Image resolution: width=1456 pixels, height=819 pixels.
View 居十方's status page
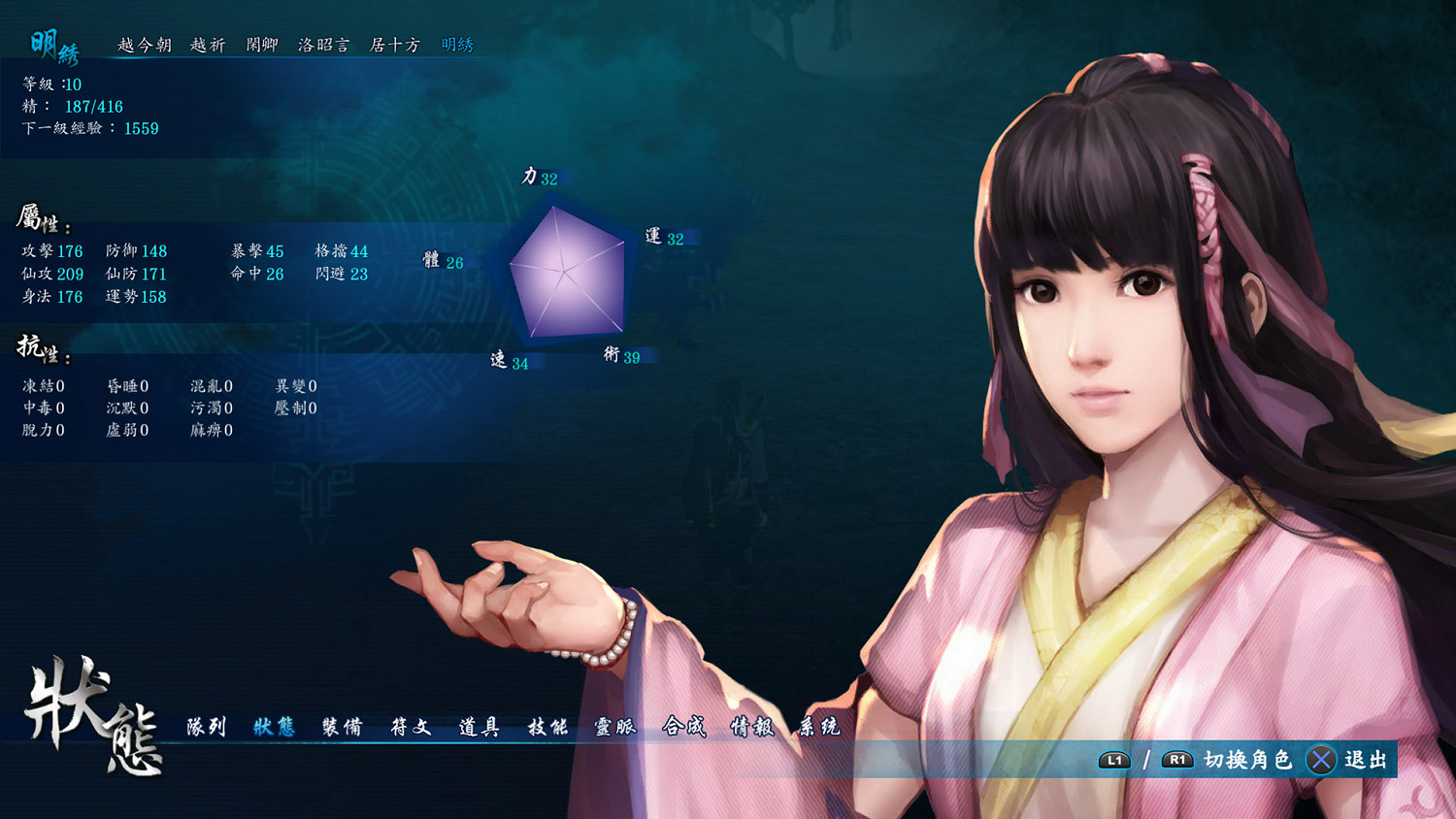(x=392, y=45)
